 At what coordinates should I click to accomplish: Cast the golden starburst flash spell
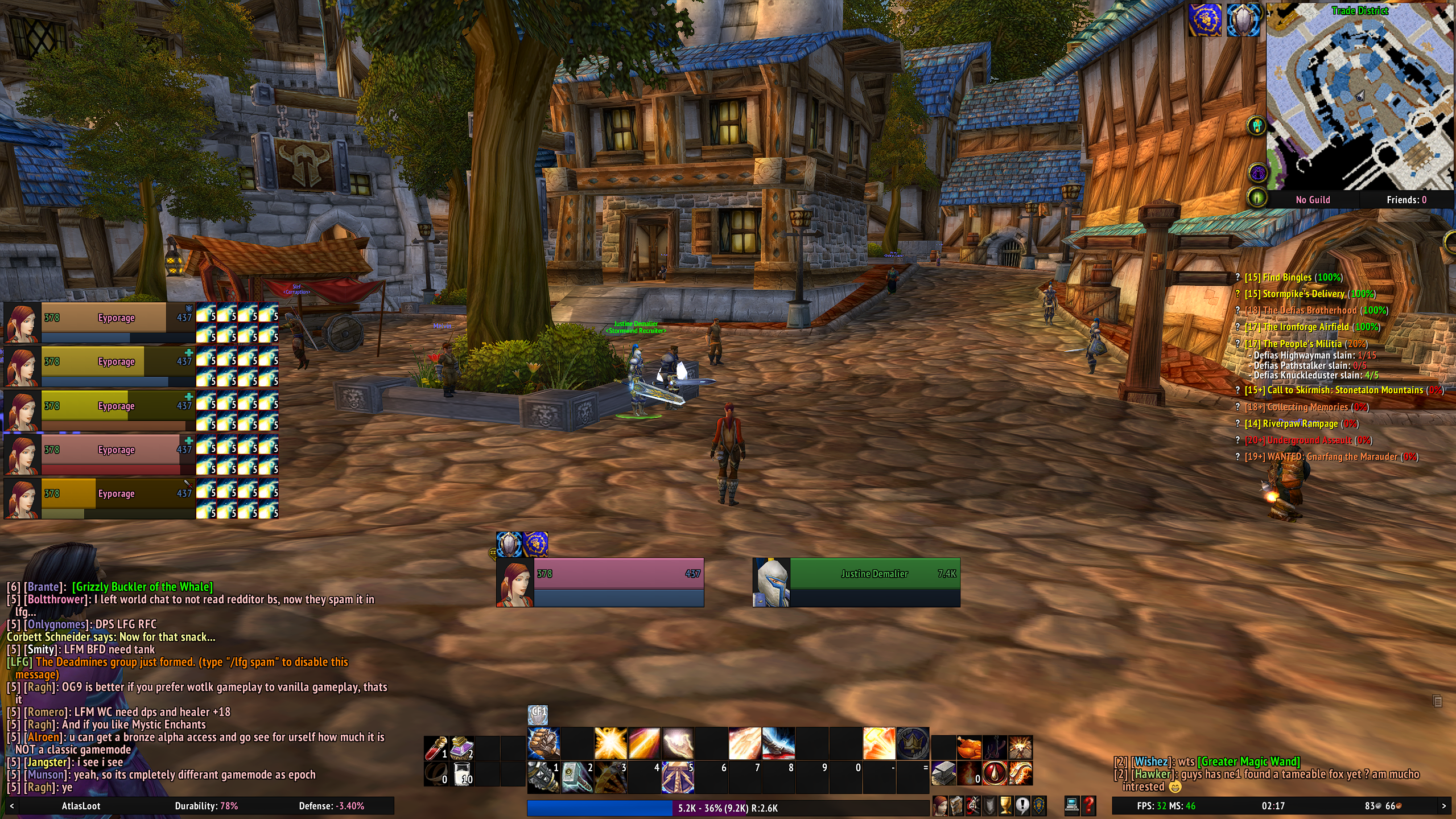click(611, 743)
